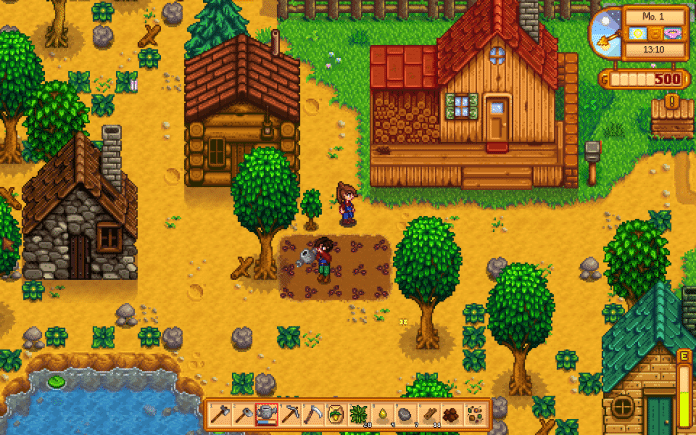Open the quest journal exclamation icon
The image size is (696, 435).
(x=673, y=100)
